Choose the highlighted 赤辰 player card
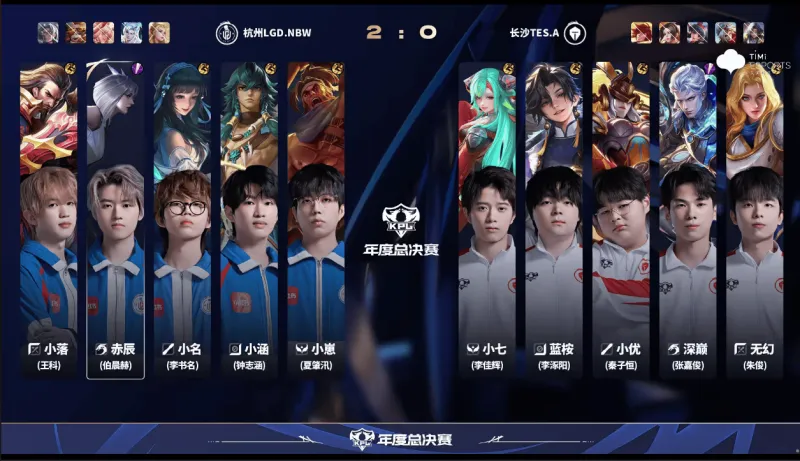Image resolution: width=800 pixels, height=461 pixels. click(x=115, y=220)
